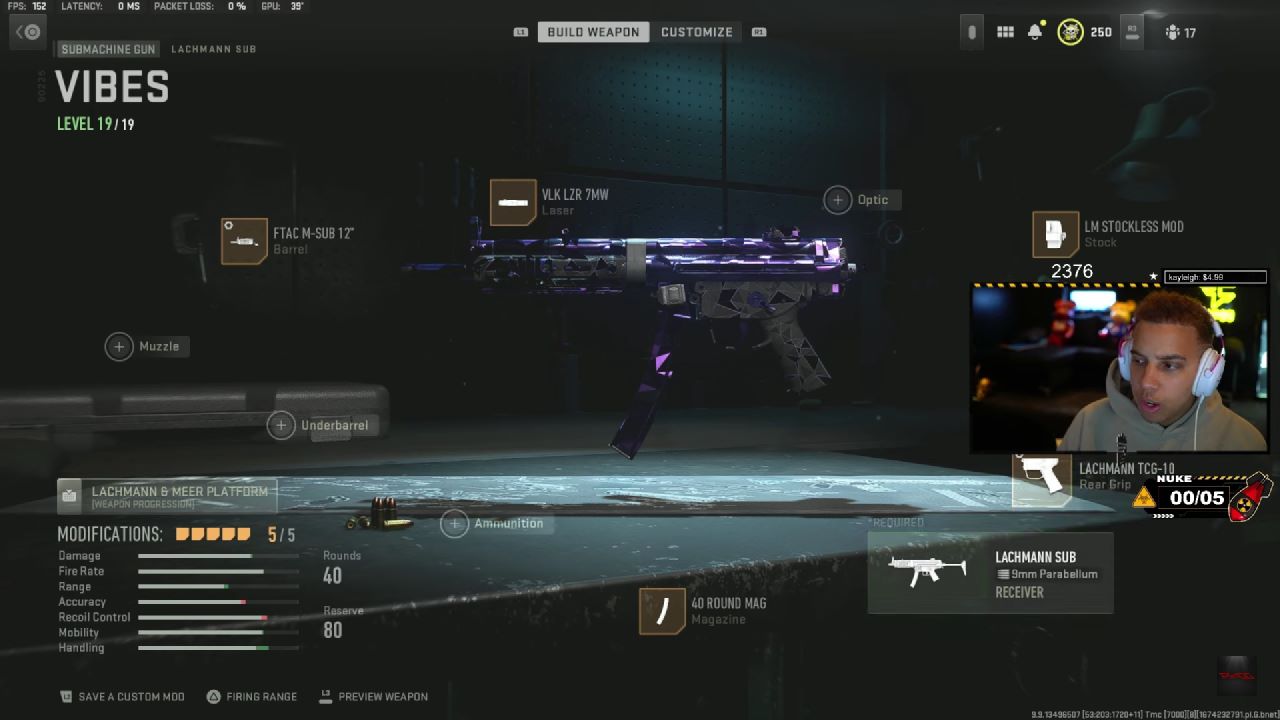Viewport: 1280px width, 720px height.
Task: Open the Ammunition attachment slot
Action: pyautogui.click(x=455, y=523)
